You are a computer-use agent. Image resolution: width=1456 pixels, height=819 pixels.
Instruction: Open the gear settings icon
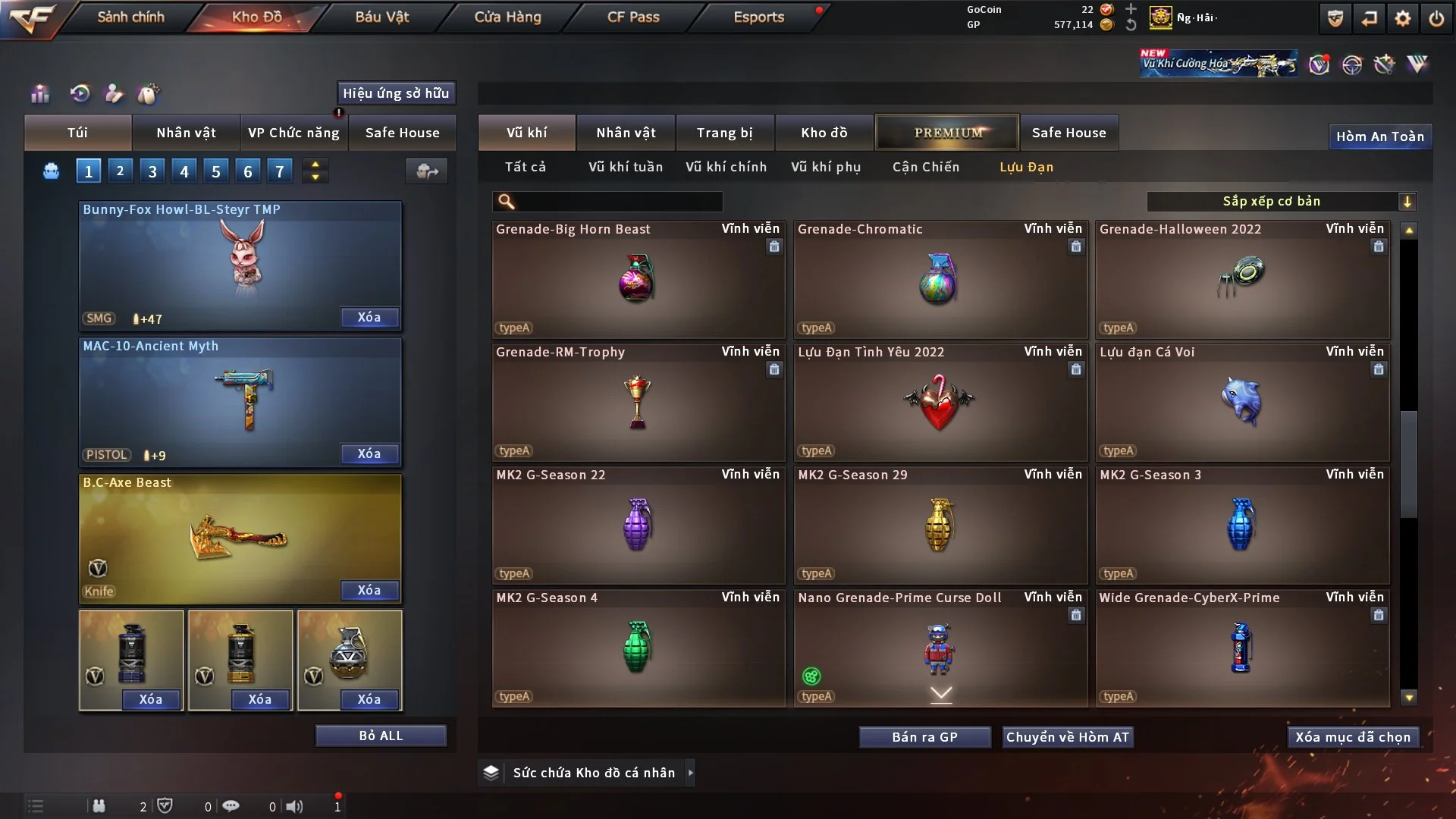1402,18
